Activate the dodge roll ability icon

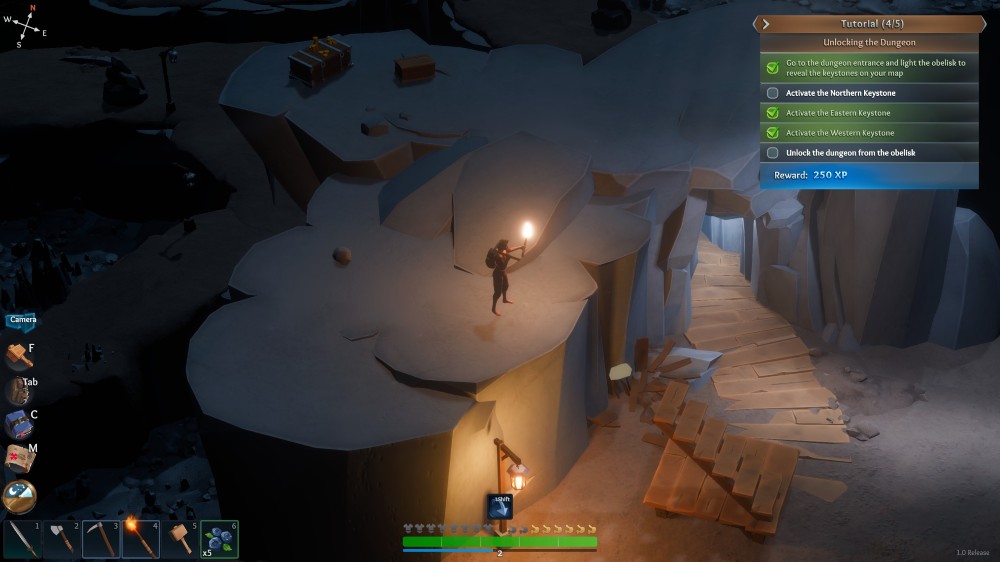(x=500, y=506)
